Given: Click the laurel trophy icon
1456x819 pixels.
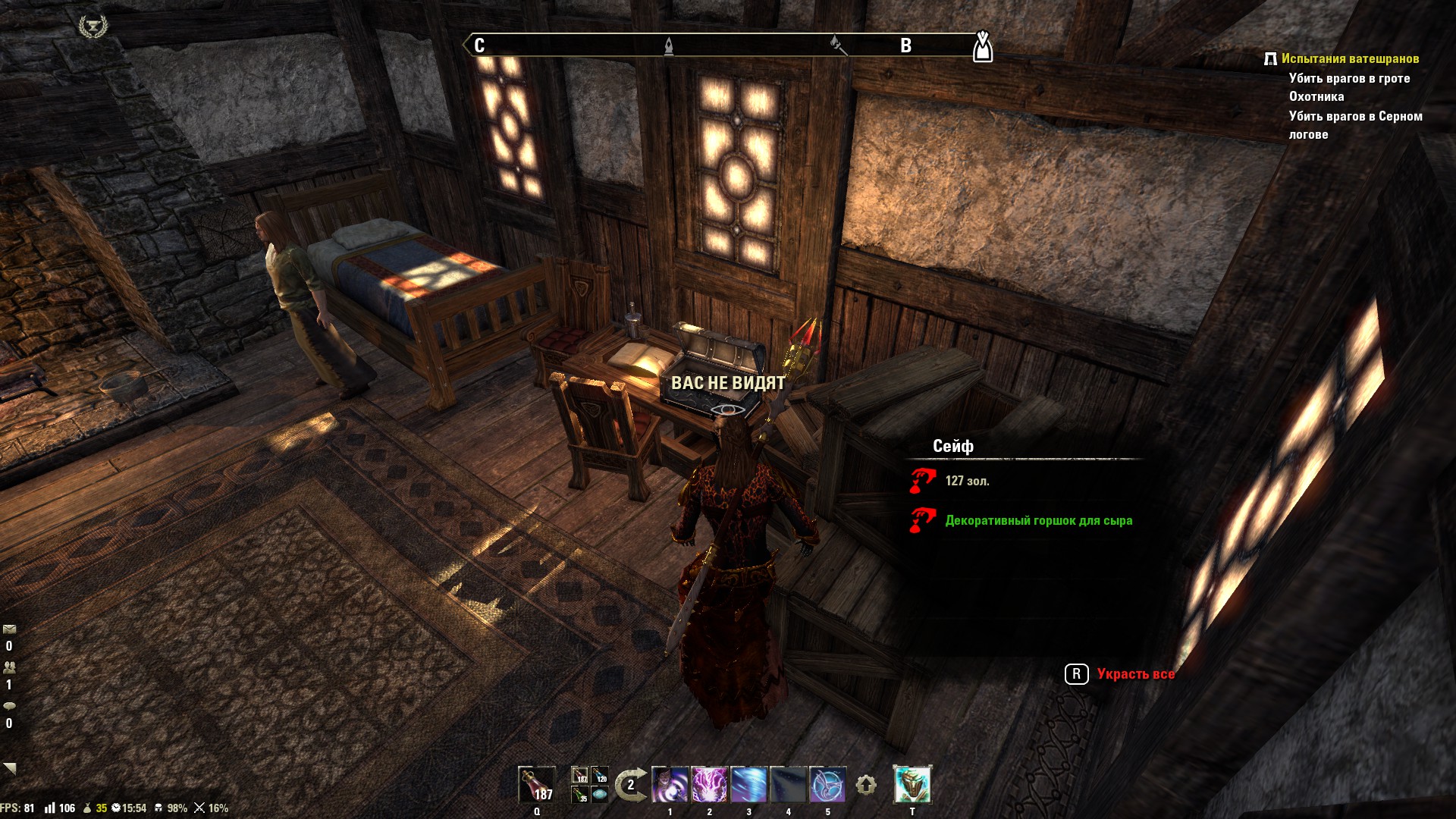Looking at the screenshot, I should (93, 27).
